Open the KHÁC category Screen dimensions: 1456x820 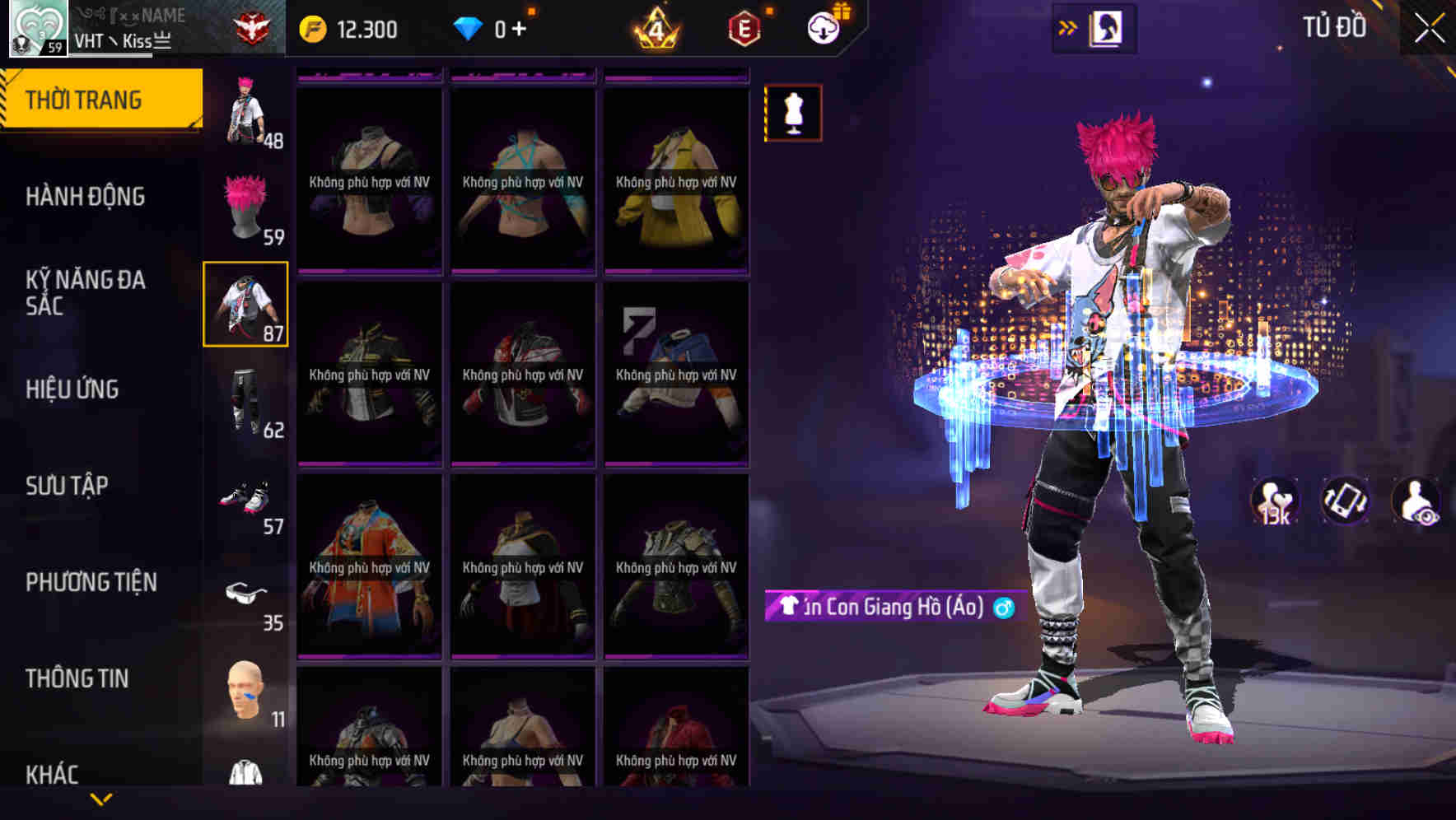51,772
